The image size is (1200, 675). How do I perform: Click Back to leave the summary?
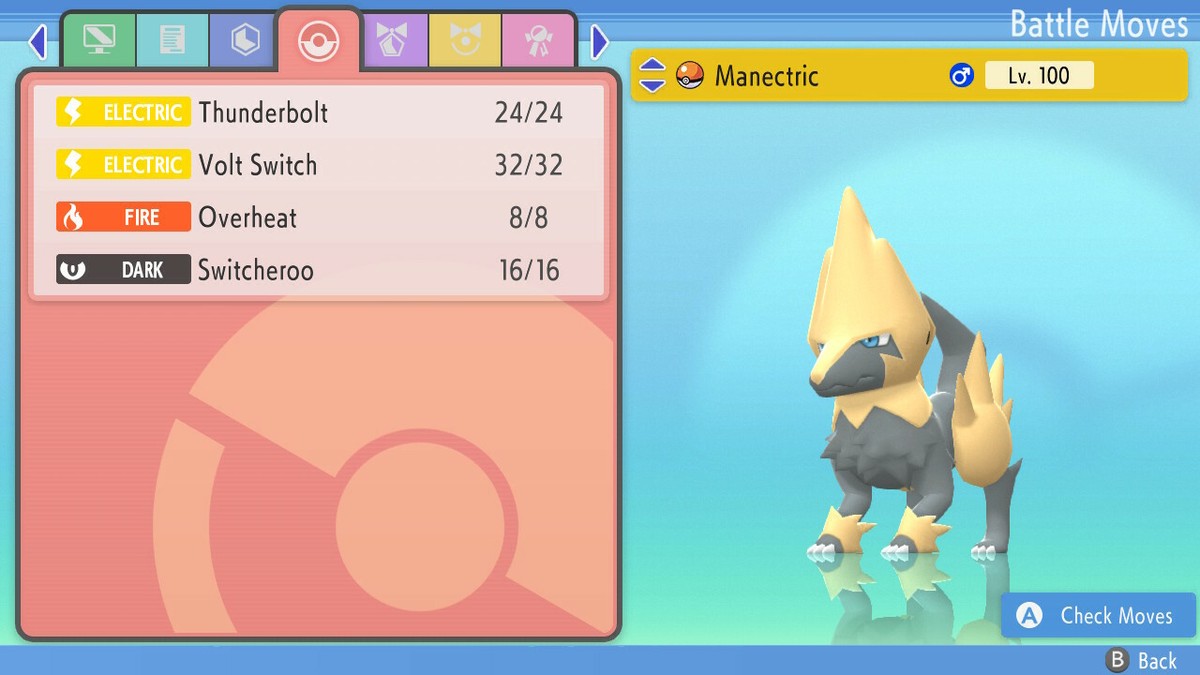pos(1142,660)
